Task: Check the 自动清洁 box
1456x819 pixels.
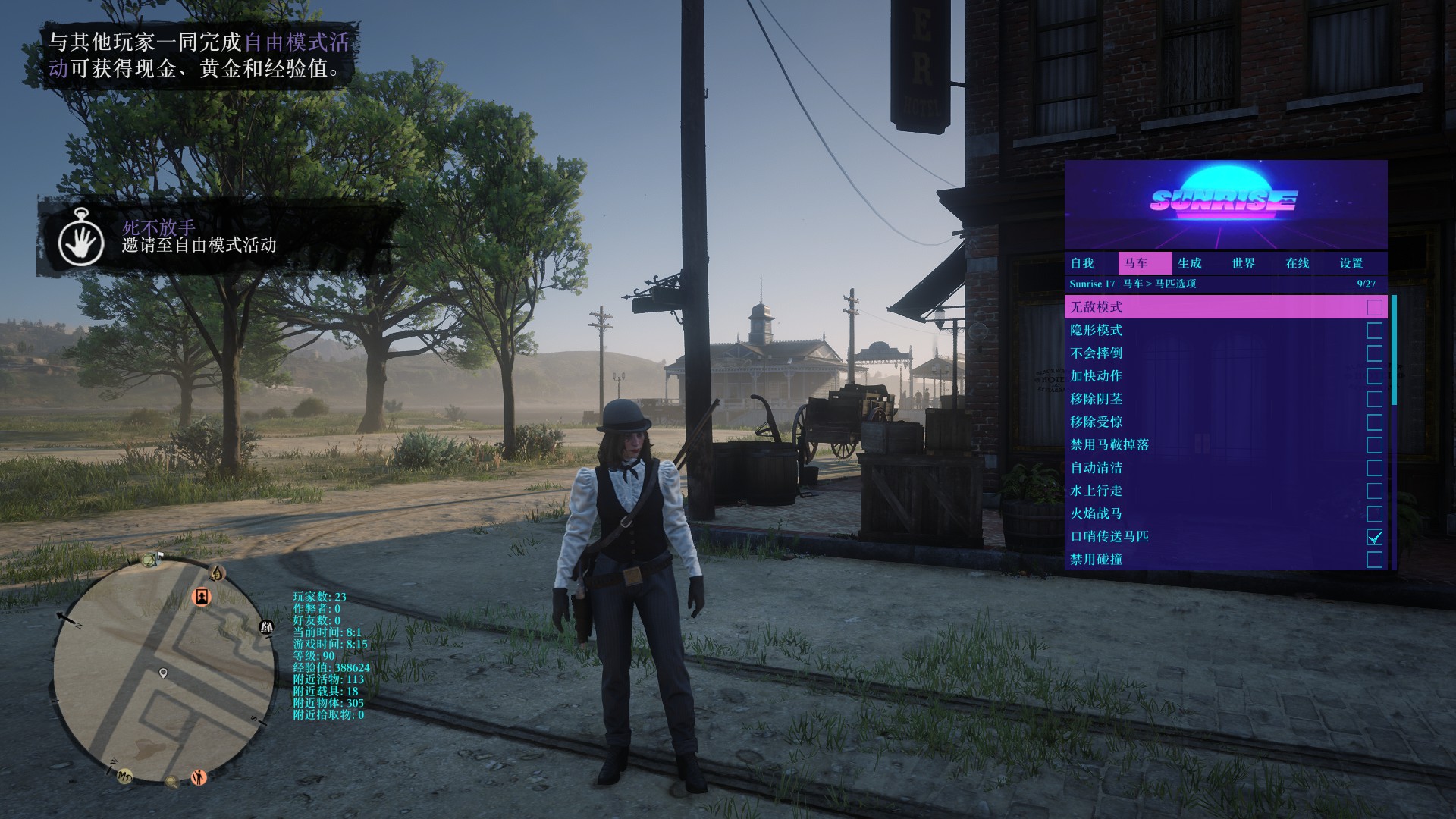Action: [x=1374, y=468]
